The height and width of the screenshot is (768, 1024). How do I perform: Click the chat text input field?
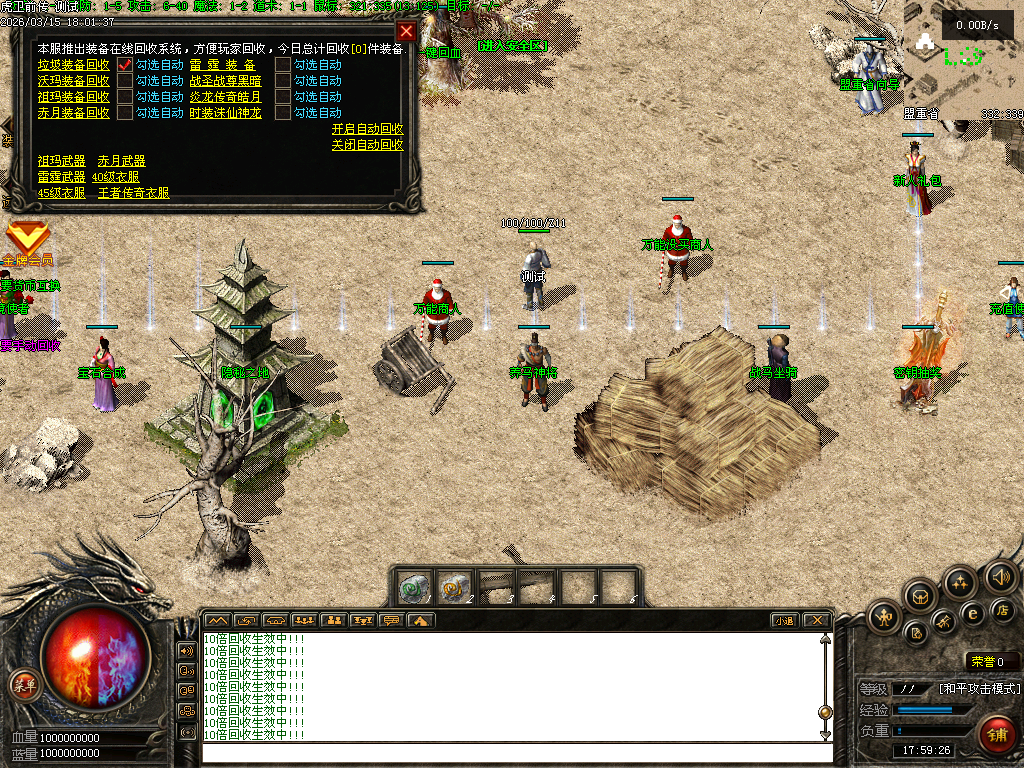pos(510,753)
